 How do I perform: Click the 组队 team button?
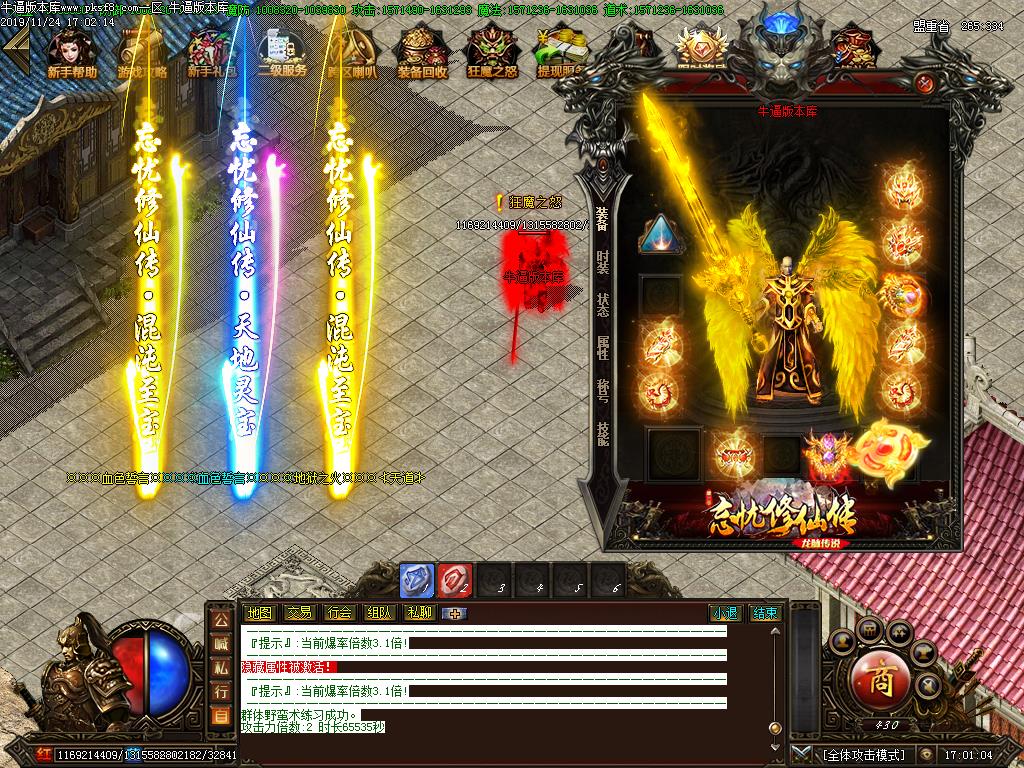[379, 613]
